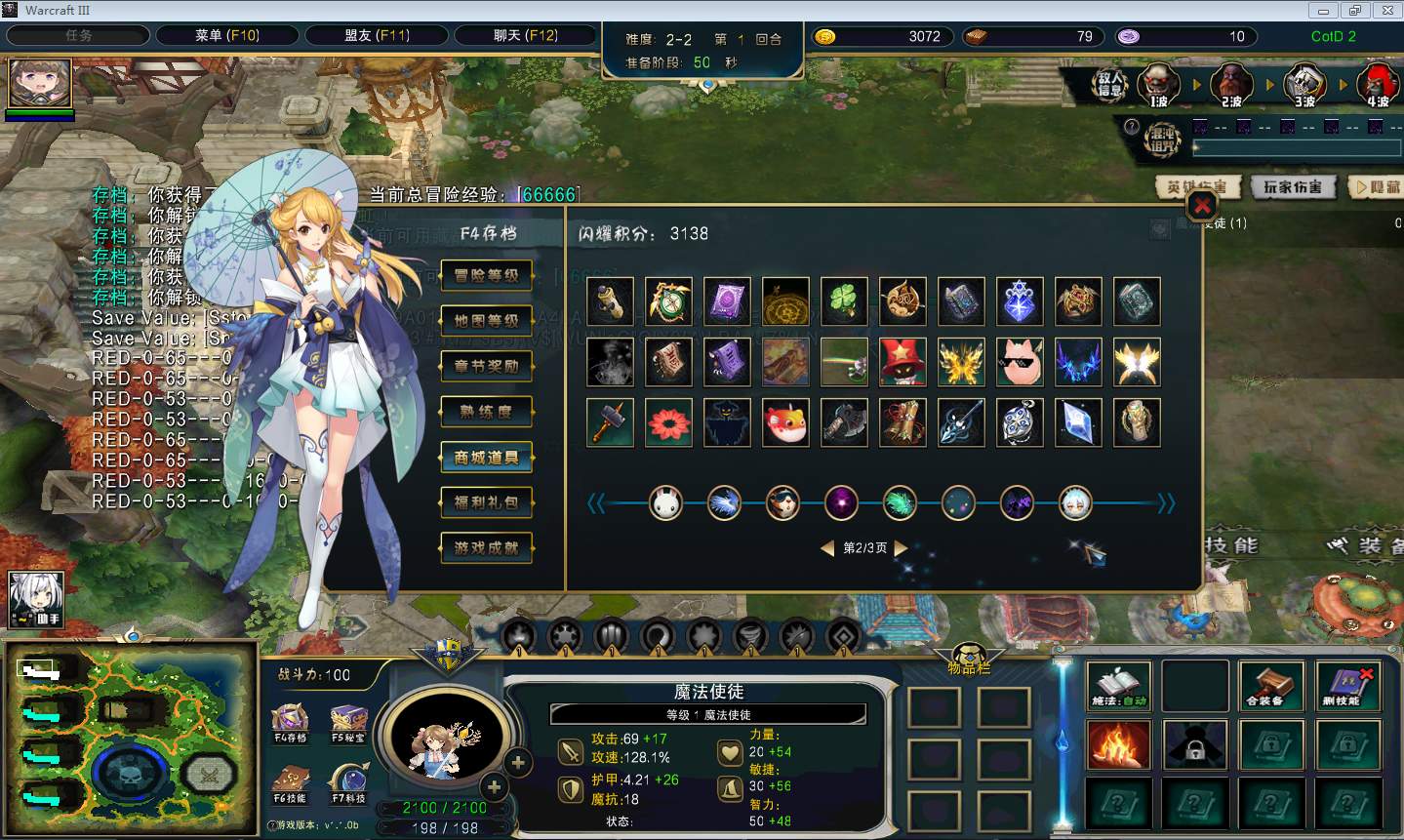Open the F5秘宝 treasure icon

[348, 723]
